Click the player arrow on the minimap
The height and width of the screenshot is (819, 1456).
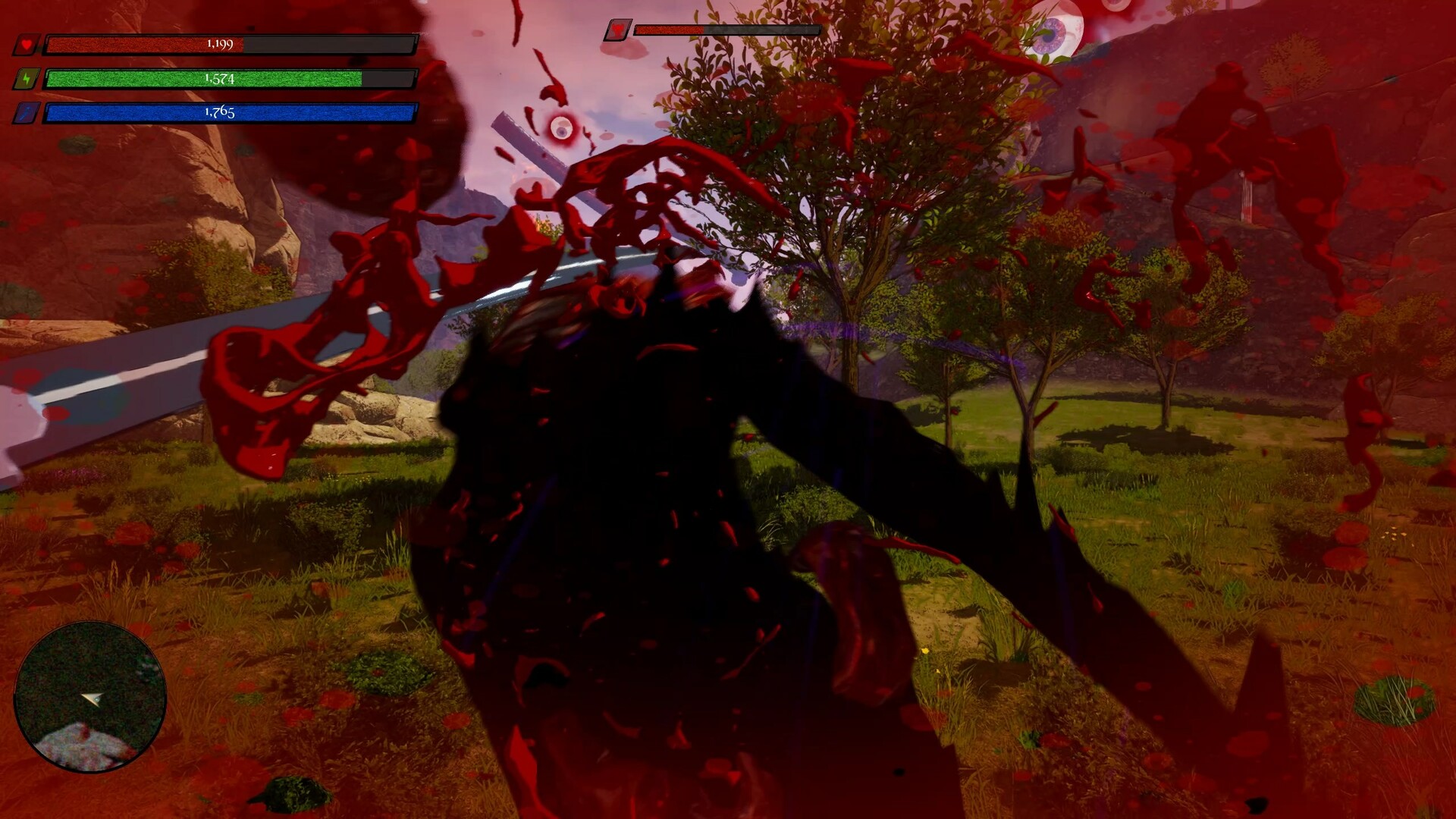[x=89, y=699]
